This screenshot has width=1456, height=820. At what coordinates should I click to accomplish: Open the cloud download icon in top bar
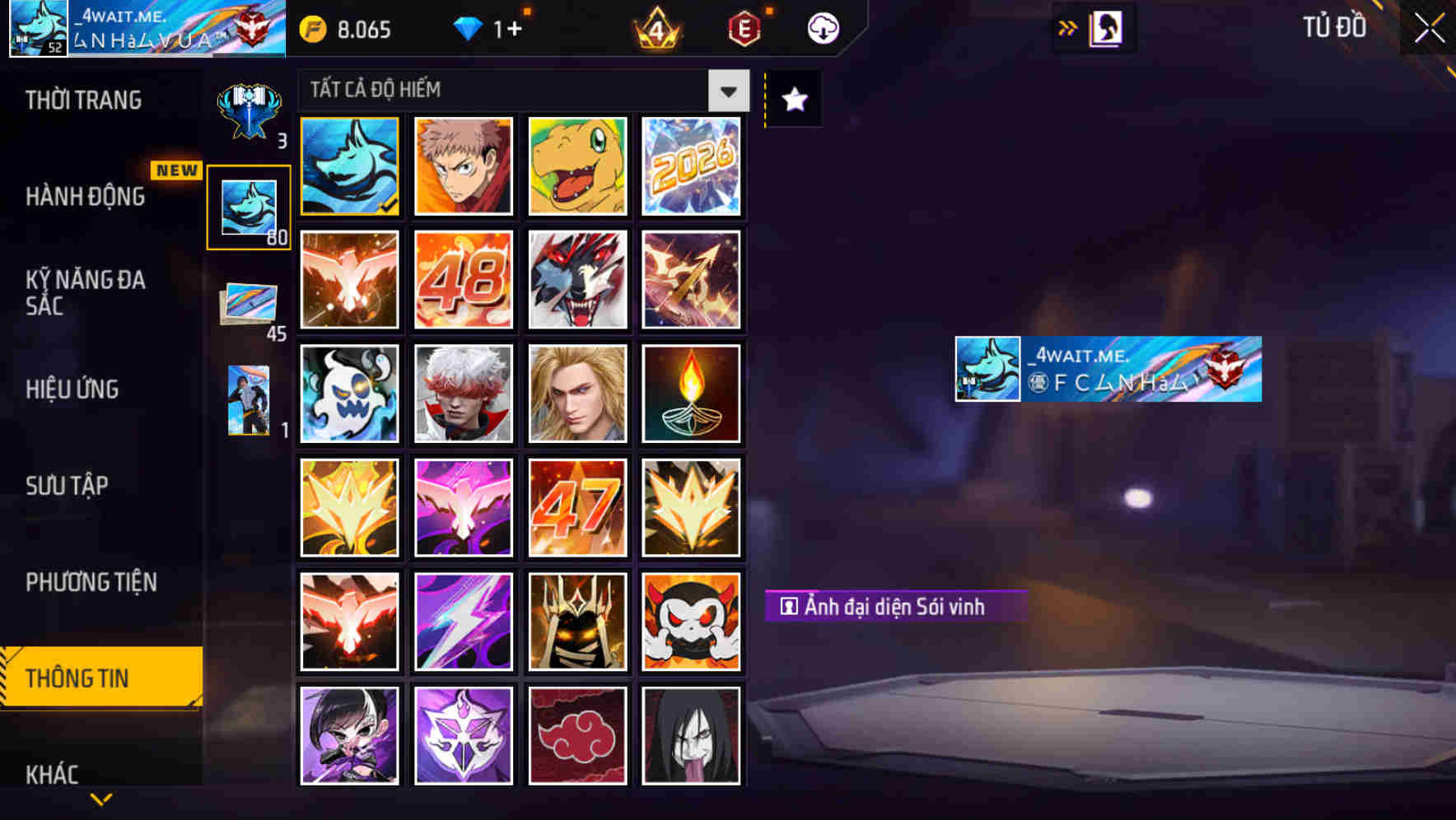pyautogui.click(x=822, y=28)
